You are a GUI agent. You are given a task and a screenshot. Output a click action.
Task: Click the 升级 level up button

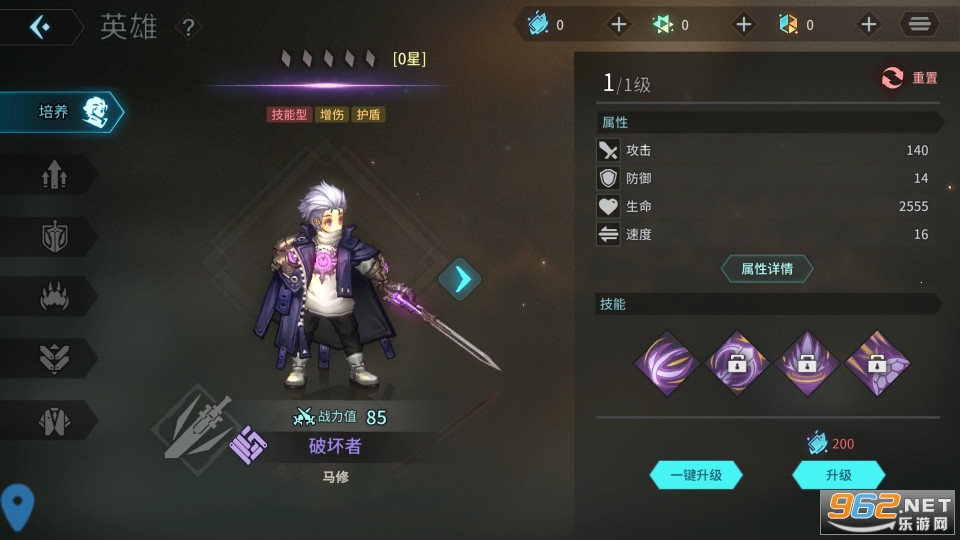pos(838,475)
